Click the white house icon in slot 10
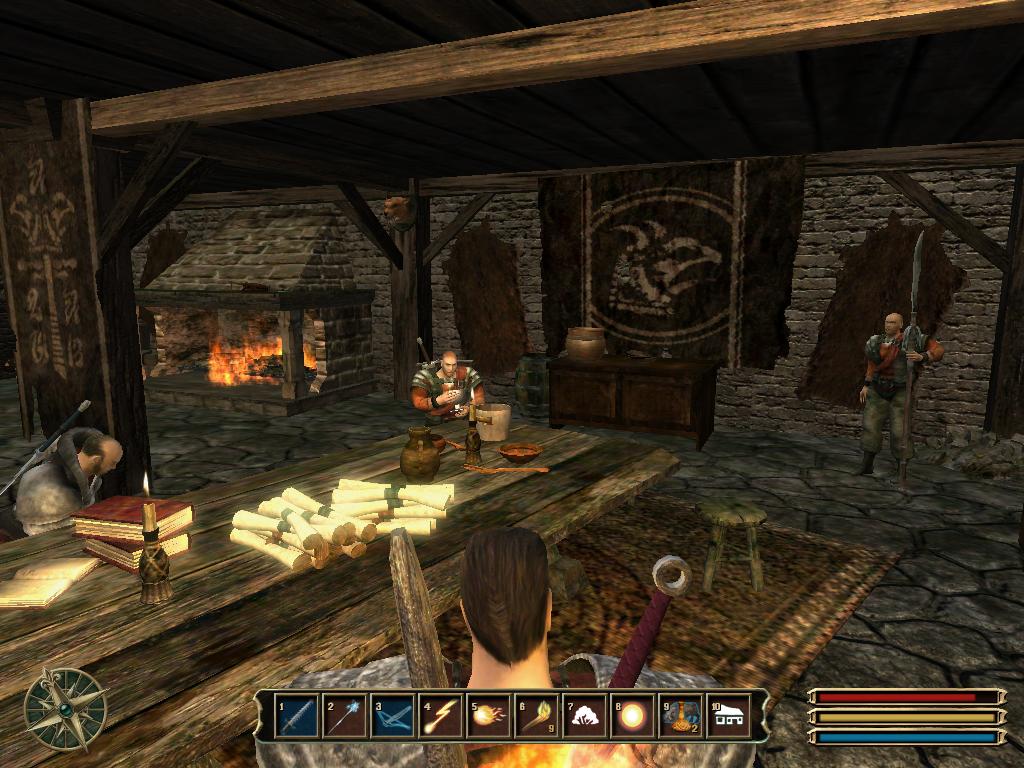 tap(729, 716)
